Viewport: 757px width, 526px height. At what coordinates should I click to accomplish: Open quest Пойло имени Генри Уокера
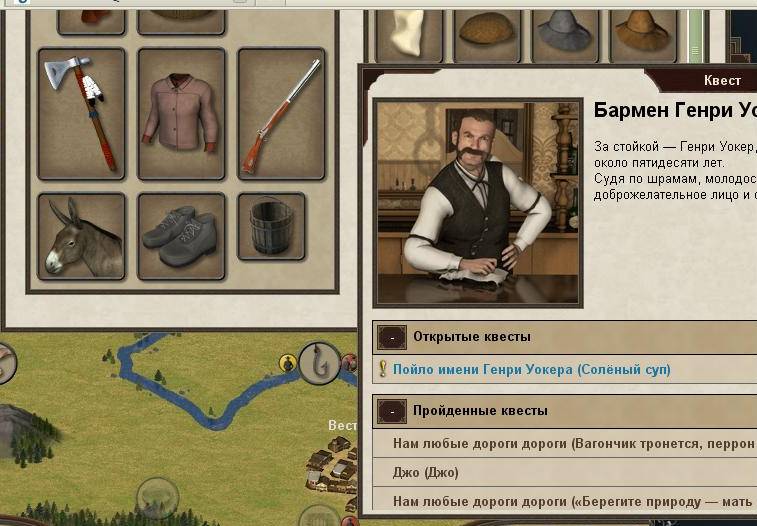click(531, 370)
